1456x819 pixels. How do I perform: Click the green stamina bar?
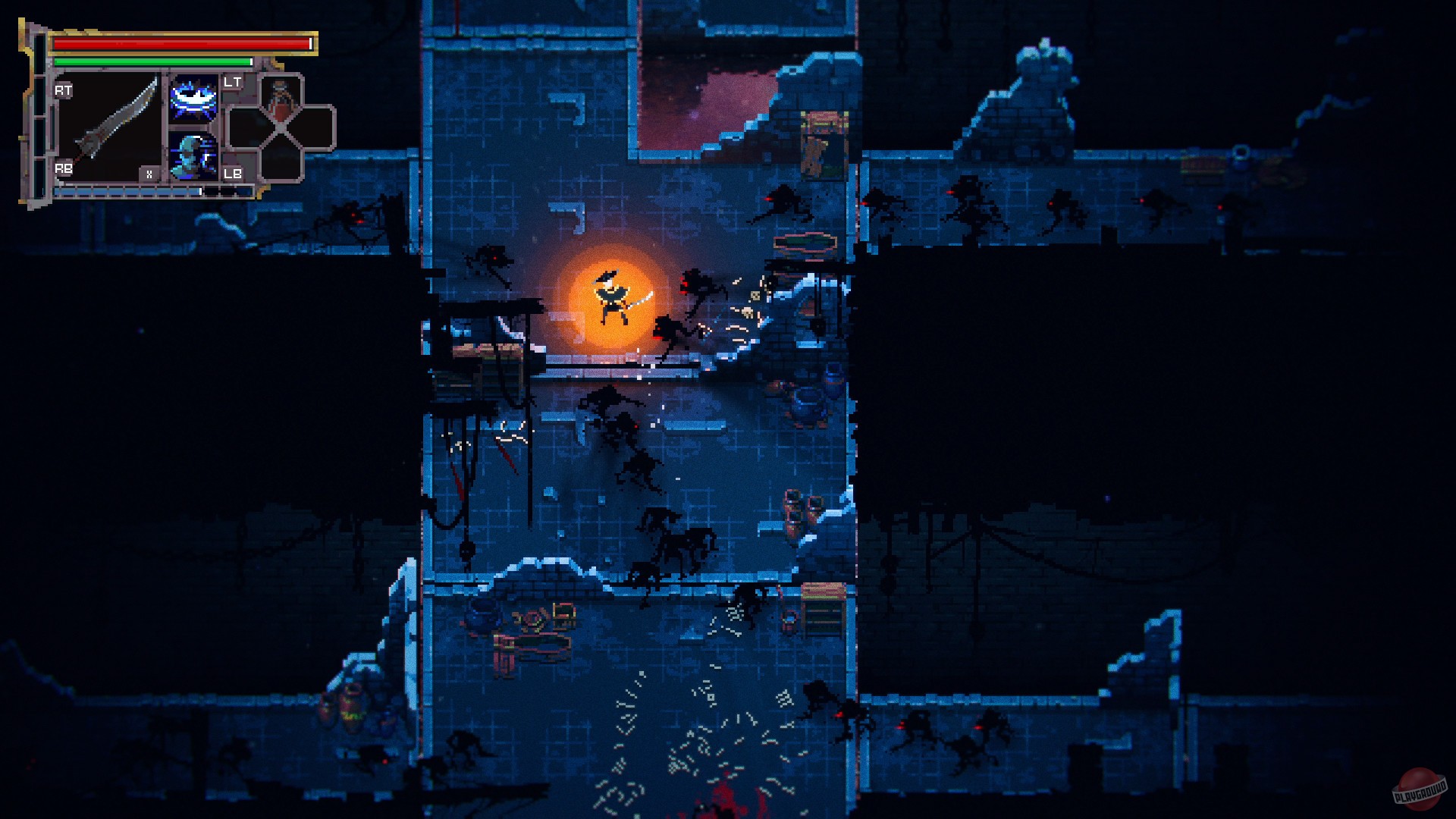152,61
